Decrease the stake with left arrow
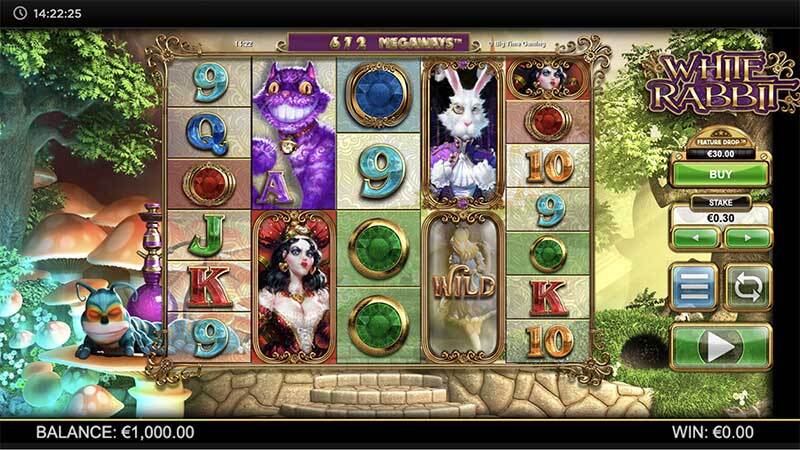800x450 pixels. 694,238
